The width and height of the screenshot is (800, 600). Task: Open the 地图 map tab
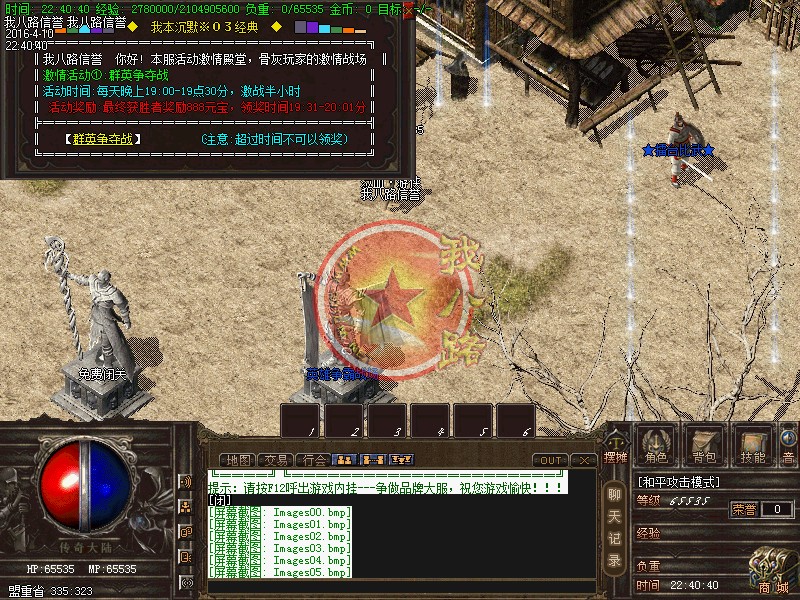(x=238, y=460)
